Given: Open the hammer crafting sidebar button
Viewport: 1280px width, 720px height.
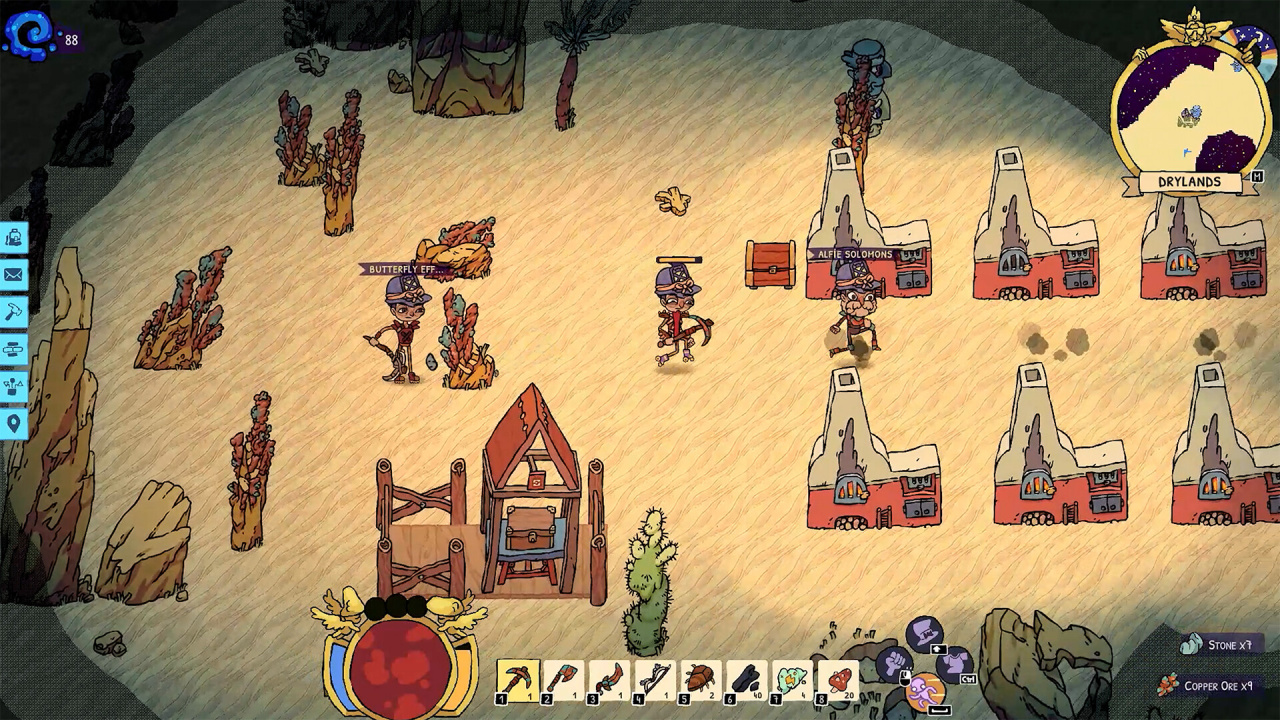Looking at the screenshot, I should 14,312.
